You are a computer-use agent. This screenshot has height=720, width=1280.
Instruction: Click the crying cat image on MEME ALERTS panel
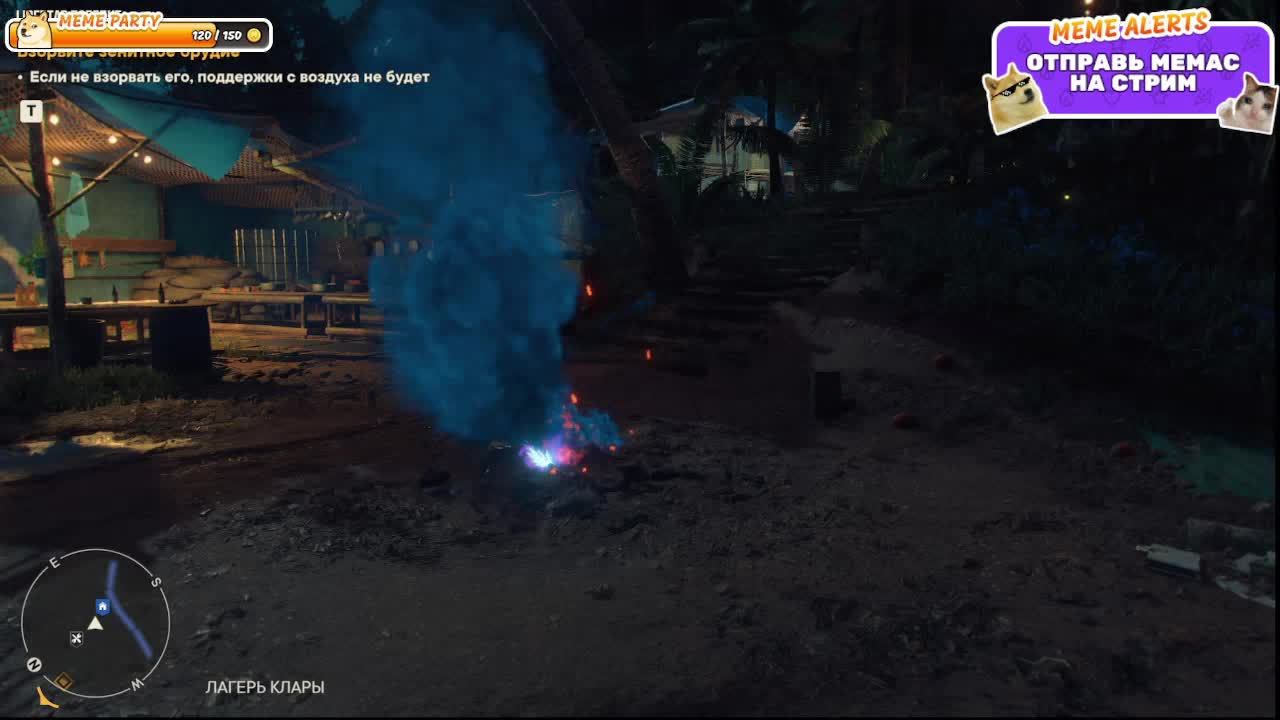(1258, 105)
